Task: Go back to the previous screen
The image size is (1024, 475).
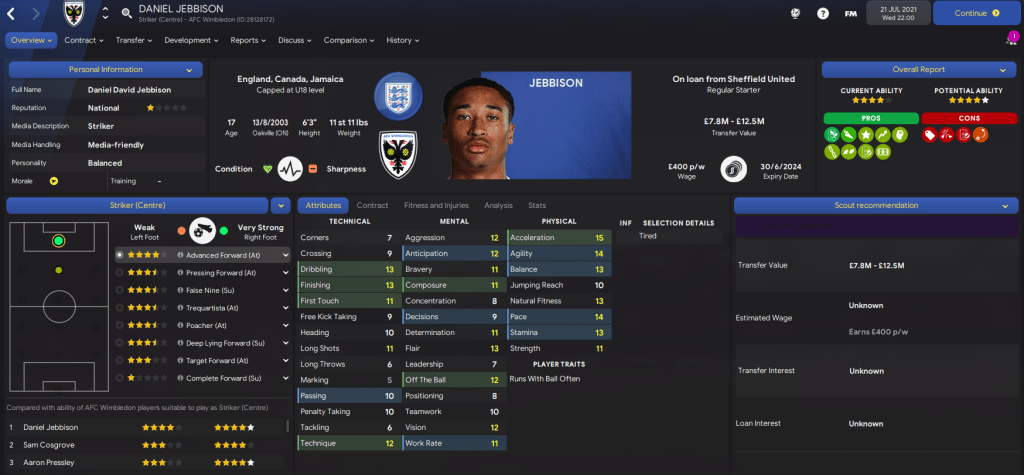Action: 13,13
